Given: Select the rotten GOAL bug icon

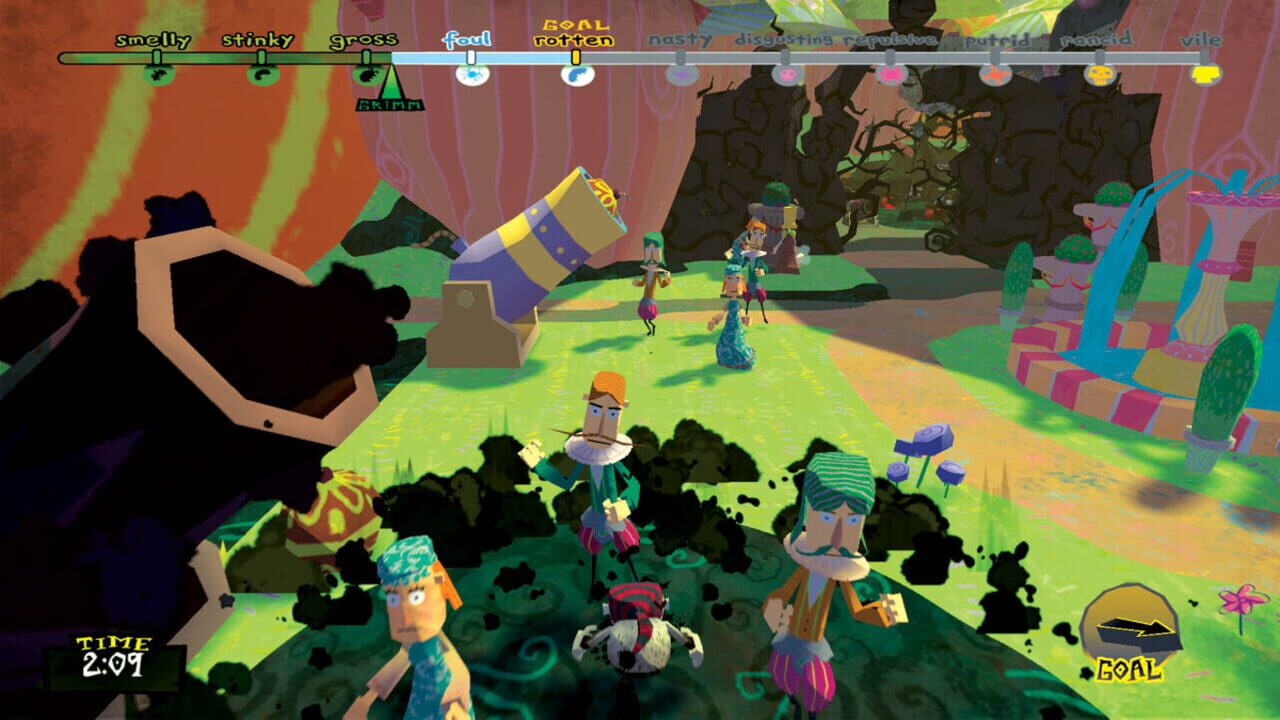Looking at the screenshot, I should (575, 75).
